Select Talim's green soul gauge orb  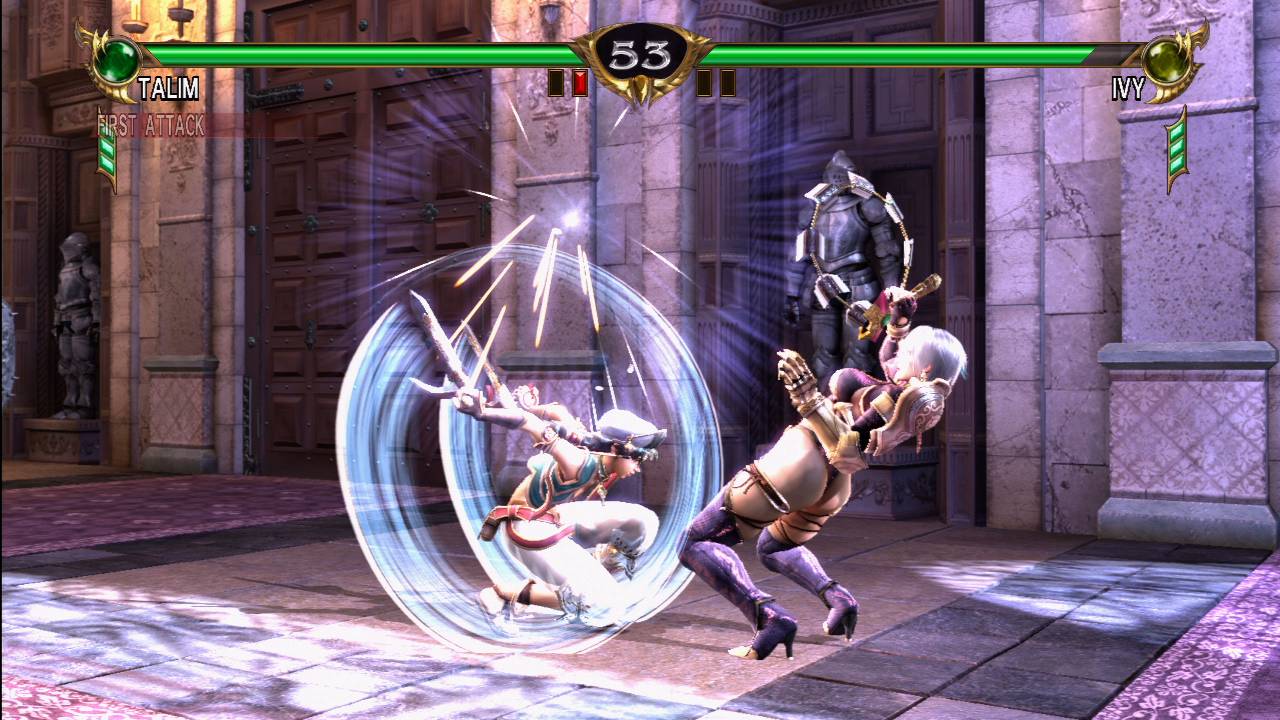tap(118, 60)
